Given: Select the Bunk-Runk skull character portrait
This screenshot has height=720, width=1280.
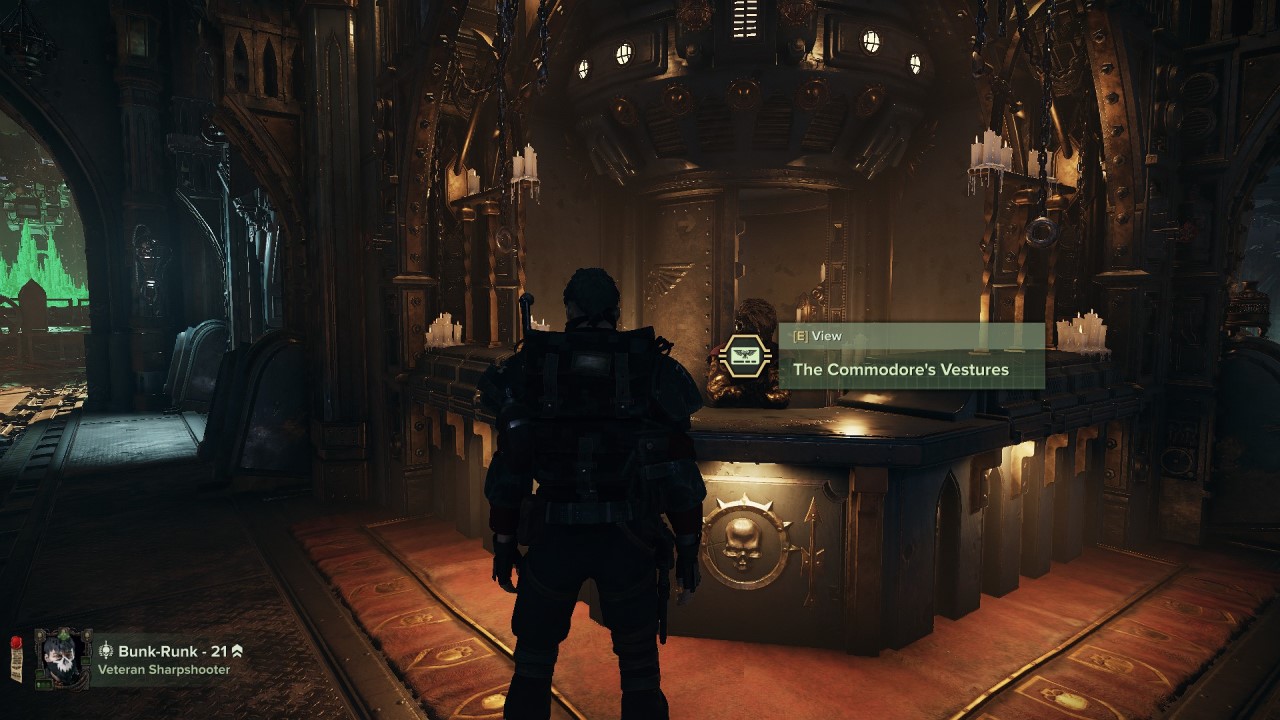Looking at the screenshot, I should pos(63,659).
